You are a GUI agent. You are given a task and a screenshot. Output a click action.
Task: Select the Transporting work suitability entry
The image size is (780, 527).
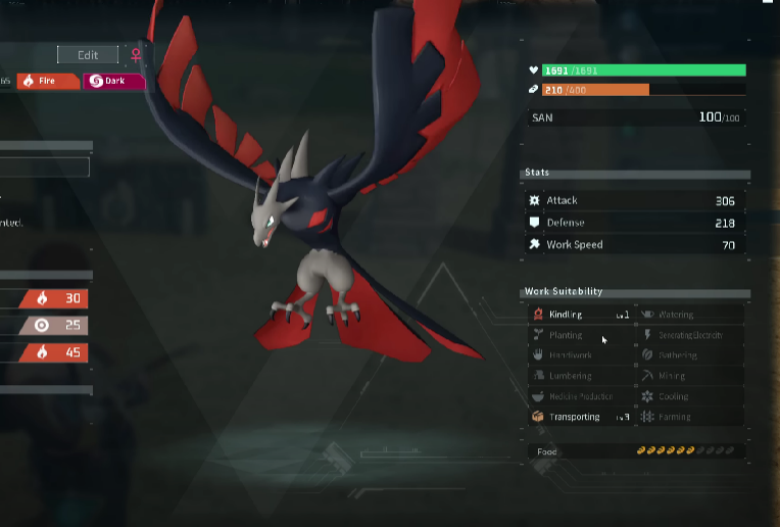coord(581,417)
